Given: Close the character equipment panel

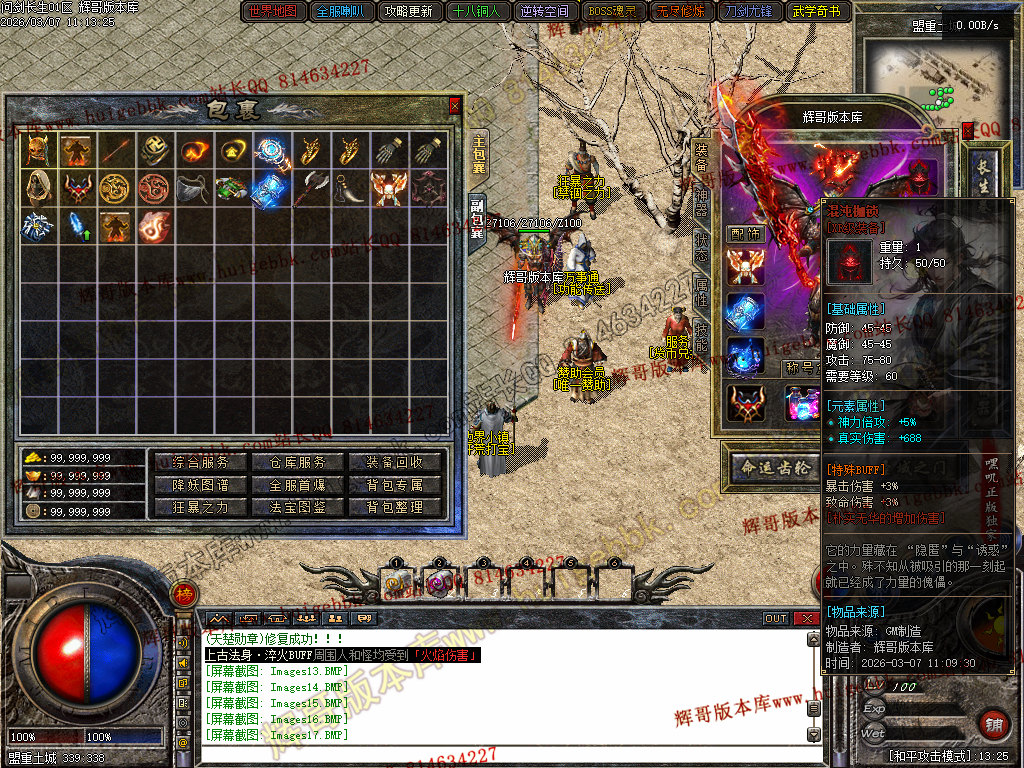Looking at the screenshot, I should pos(967,130).
